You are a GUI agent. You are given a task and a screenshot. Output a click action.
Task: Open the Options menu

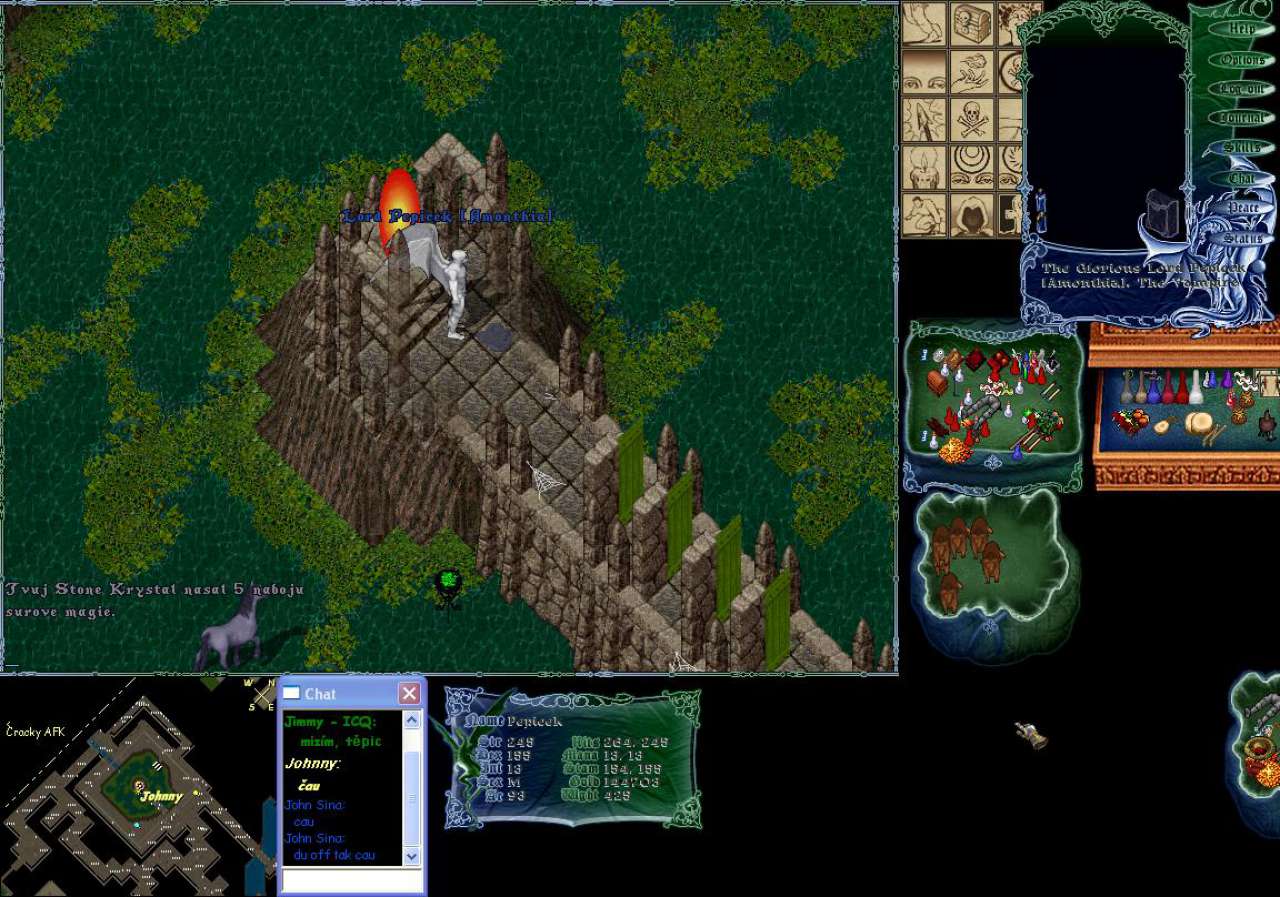click(1242, 60)
